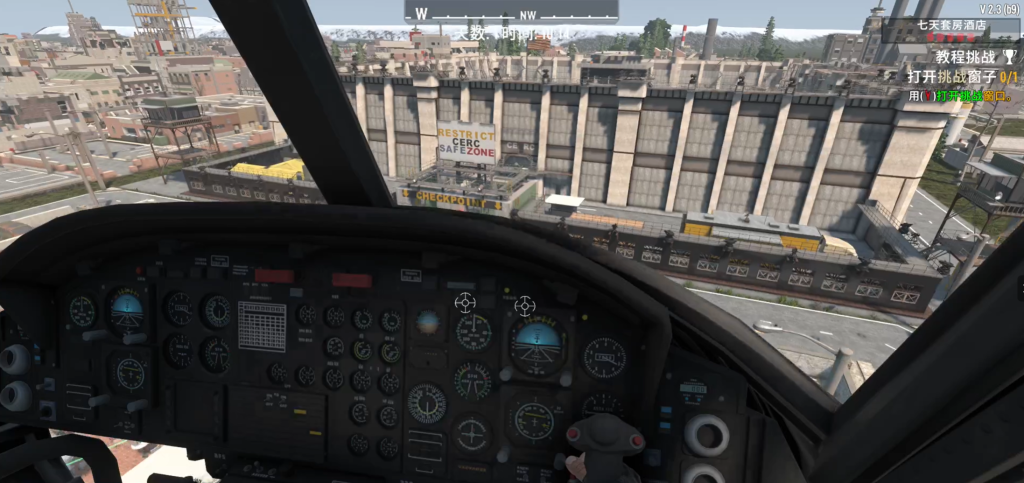The width and height of the screenshot is (1024, 483).
Task: Click the compass bar showing W and NW
Action: point(511,11)
